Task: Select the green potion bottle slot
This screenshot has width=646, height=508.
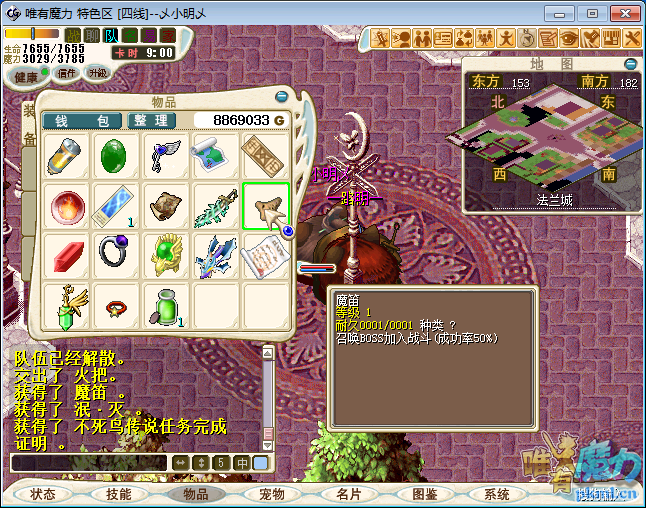Action: 165,306
